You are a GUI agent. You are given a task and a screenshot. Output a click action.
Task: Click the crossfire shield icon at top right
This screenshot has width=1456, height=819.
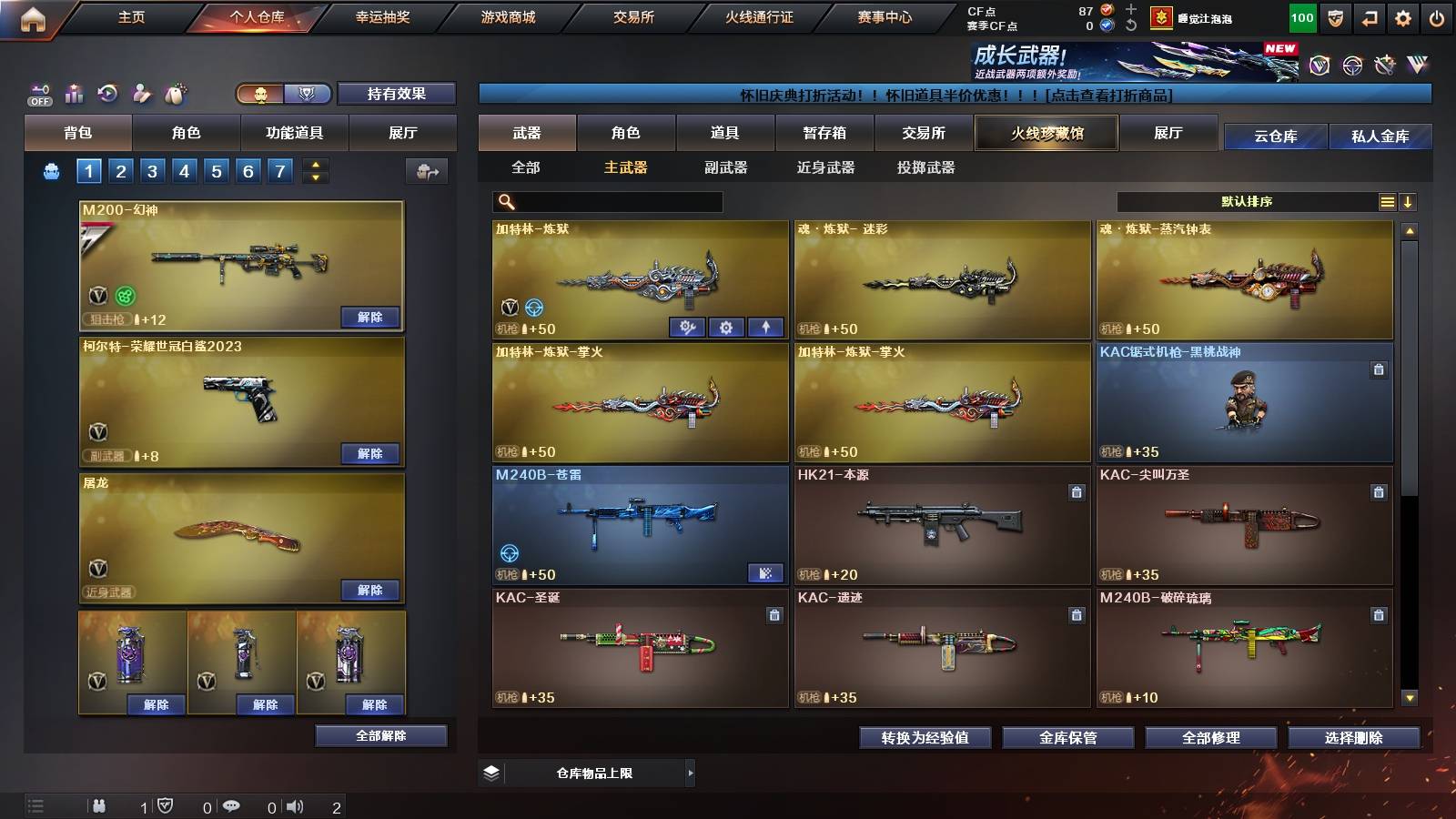pos(1335,16)
